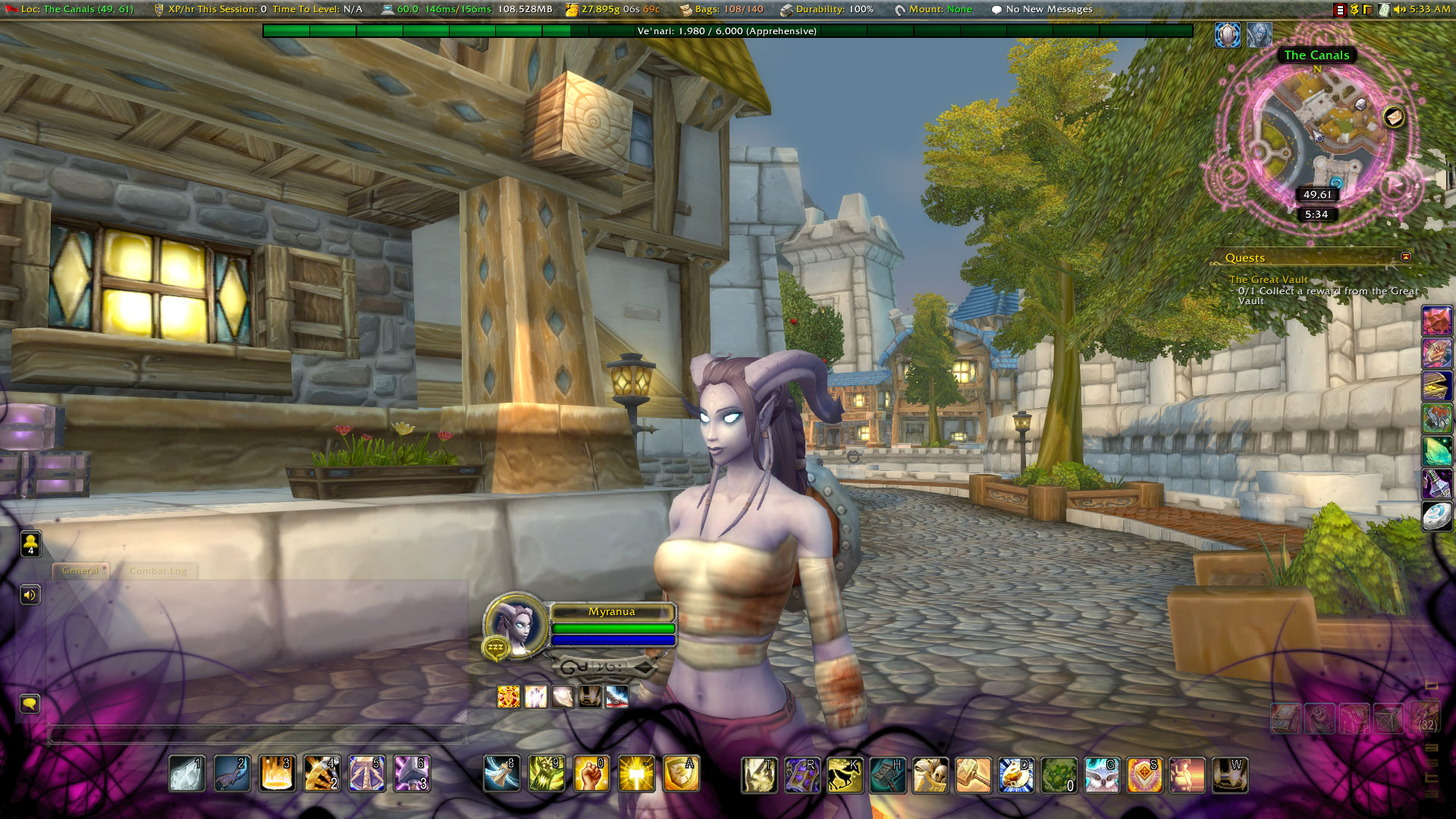Image resolution: width=1456 pixels, height=819 pixels.
Task: Click the shield buff icon beside the minimap
Action: click(1228, 35)
